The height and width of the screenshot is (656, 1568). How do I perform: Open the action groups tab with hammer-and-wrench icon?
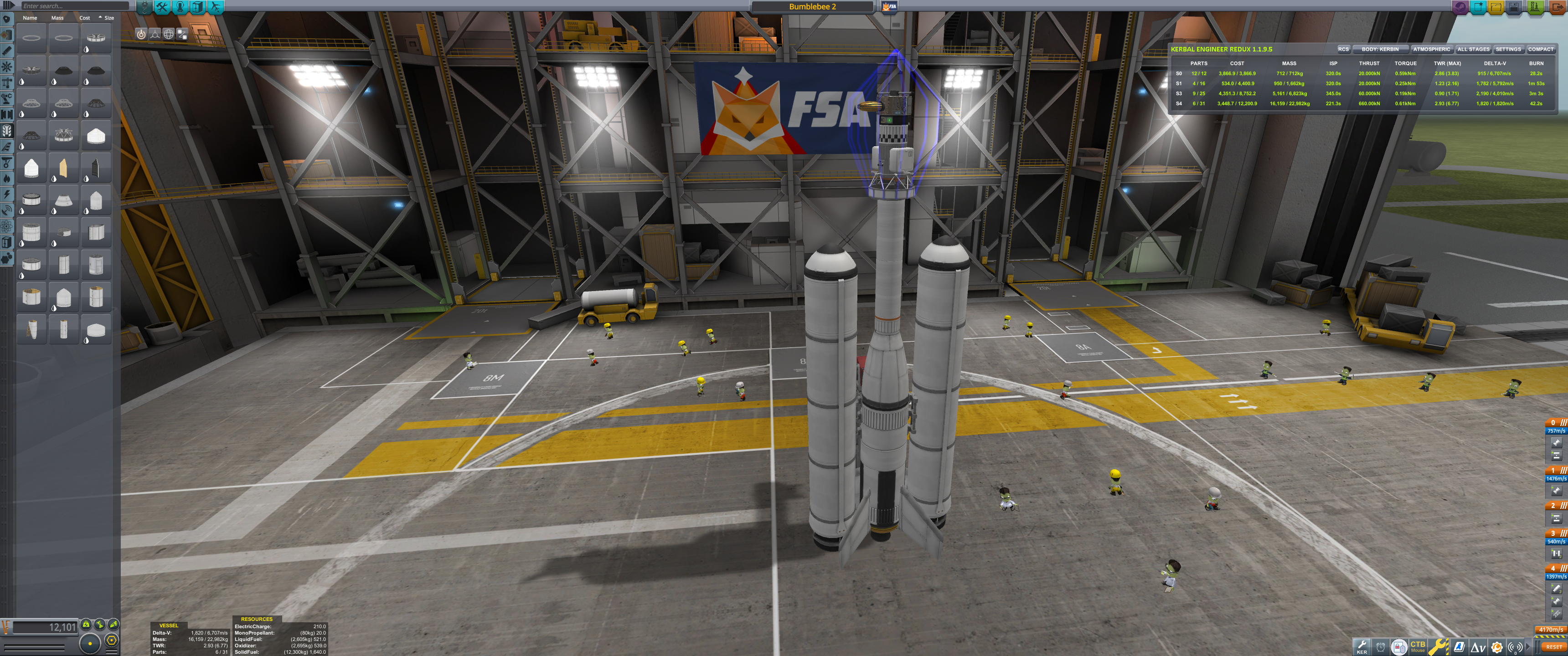(x=162, y=7)
